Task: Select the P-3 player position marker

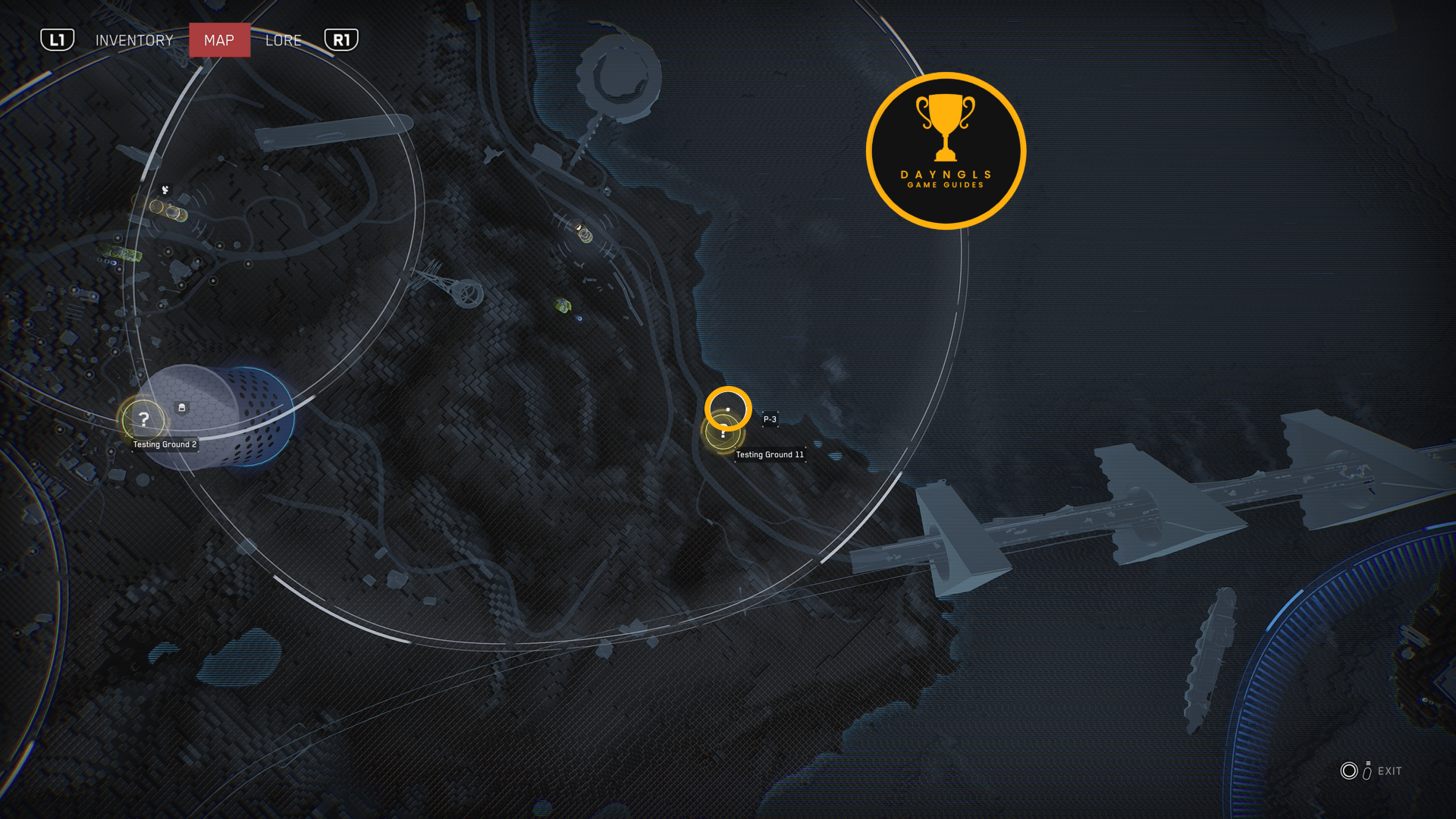Action: [x=728, y=409]
